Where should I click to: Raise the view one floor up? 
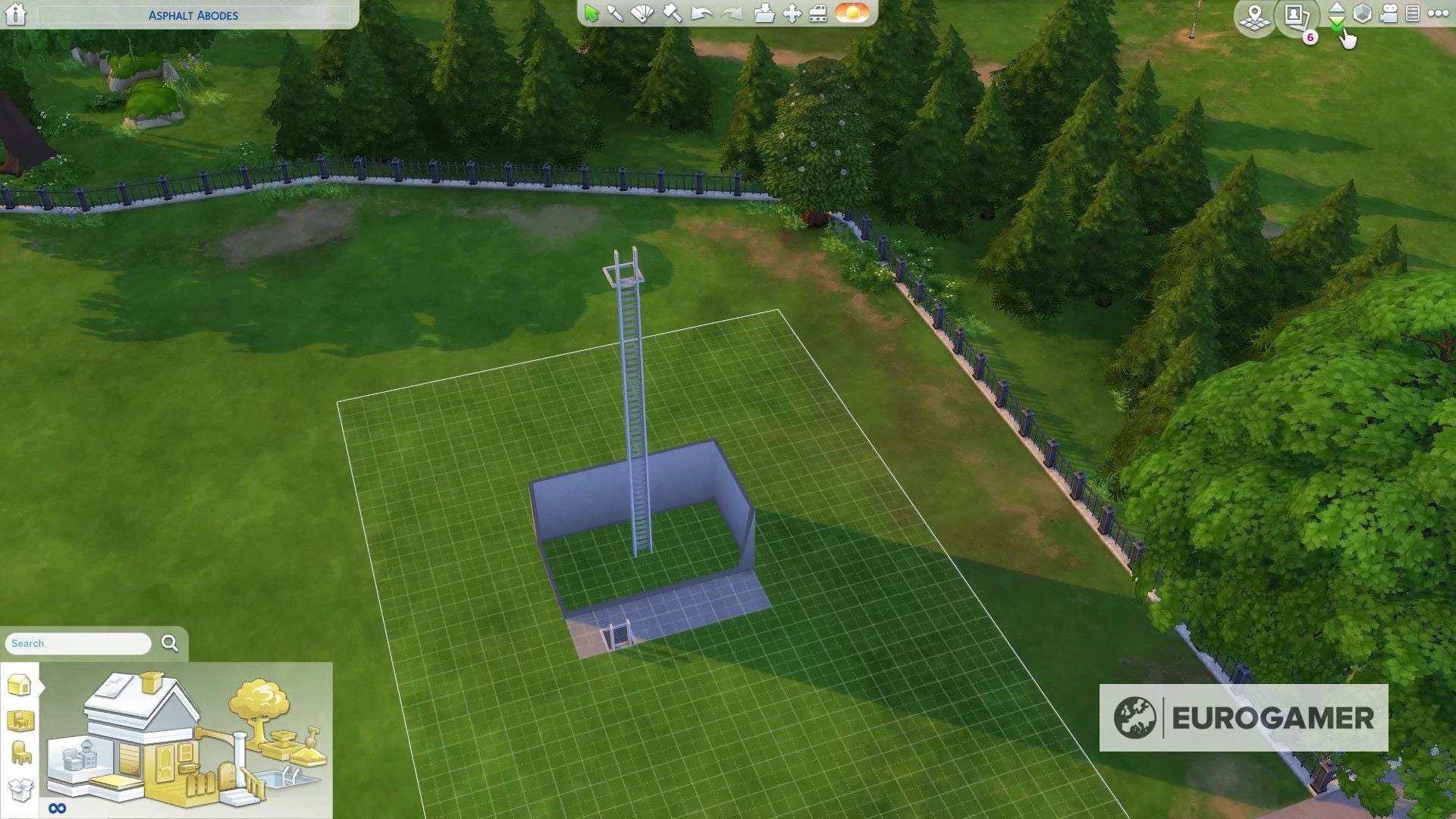1337,9
